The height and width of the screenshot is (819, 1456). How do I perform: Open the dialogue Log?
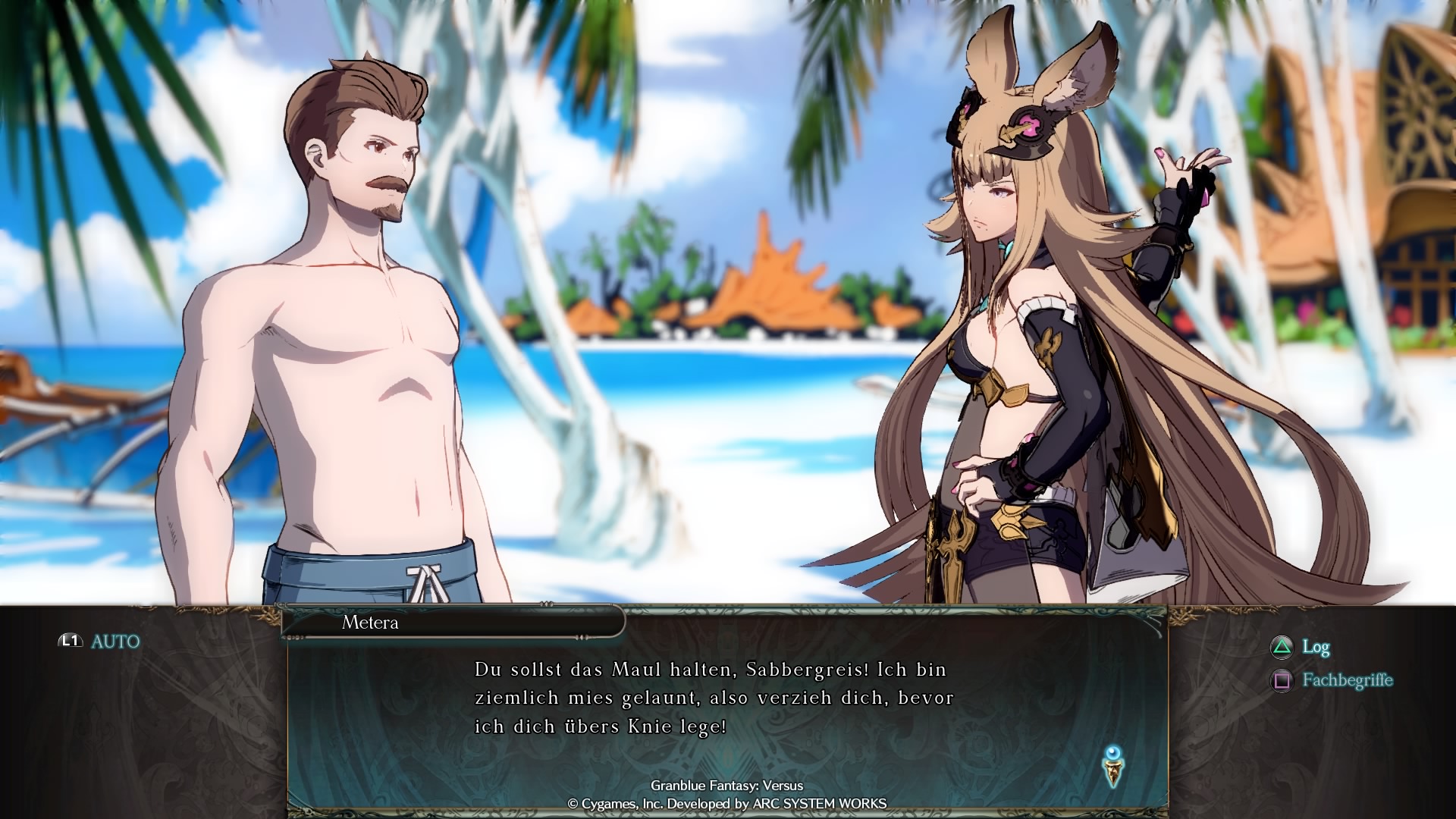[x=1301, y=647]
